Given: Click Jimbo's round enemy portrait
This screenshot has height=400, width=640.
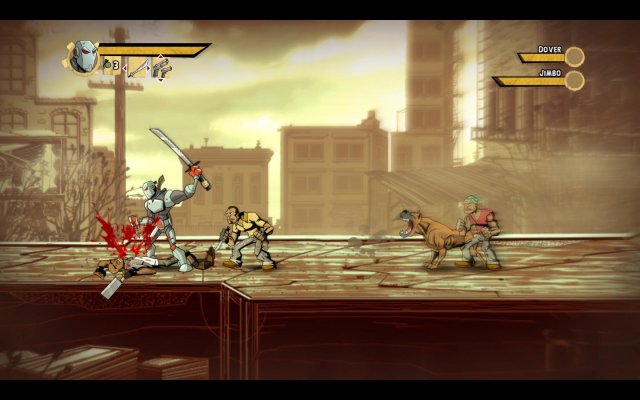Looking at the screenshot, I should (574, 80).
